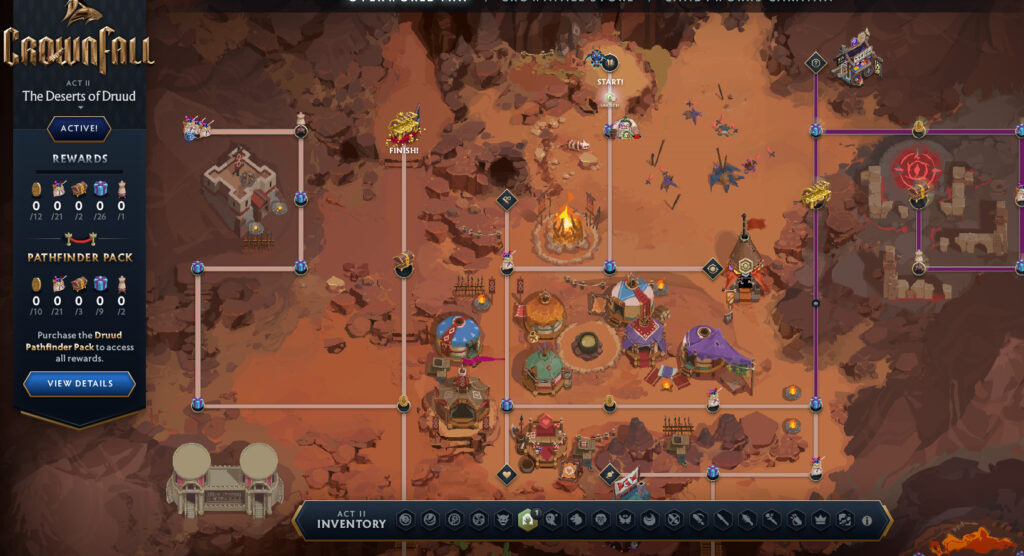Image resolution: width=1024 pixels, height=556 pixels.
Task: Select the highlighted green inventory token
Action: (x=526, y=520)
